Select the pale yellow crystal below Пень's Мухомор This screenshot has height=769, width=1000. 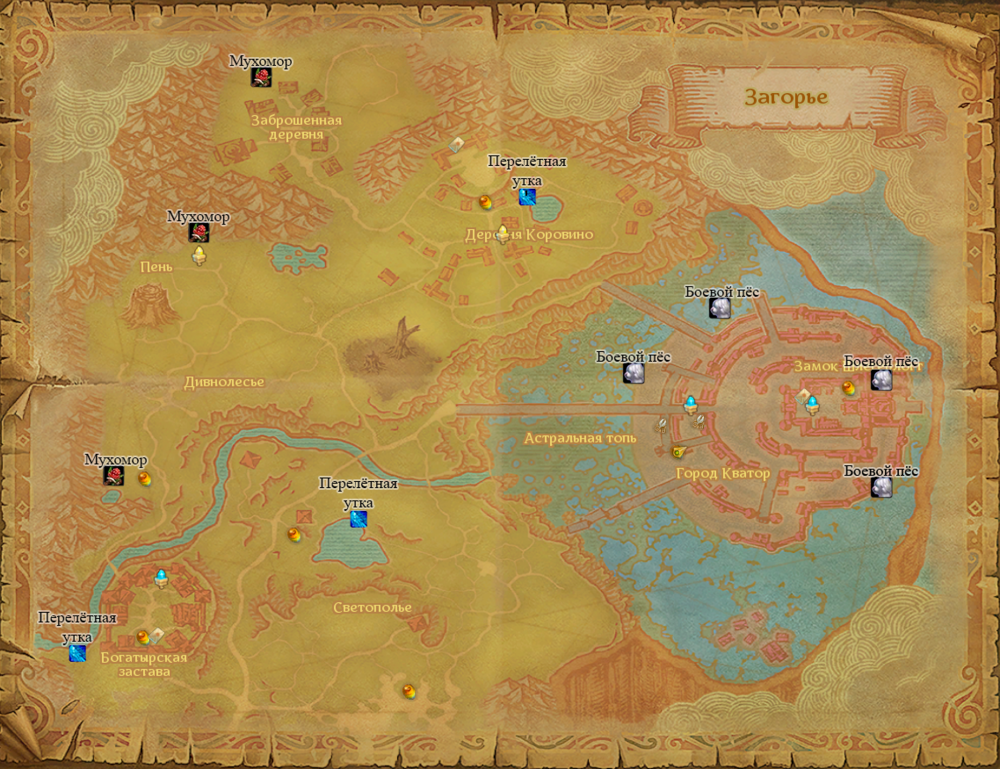199,257
